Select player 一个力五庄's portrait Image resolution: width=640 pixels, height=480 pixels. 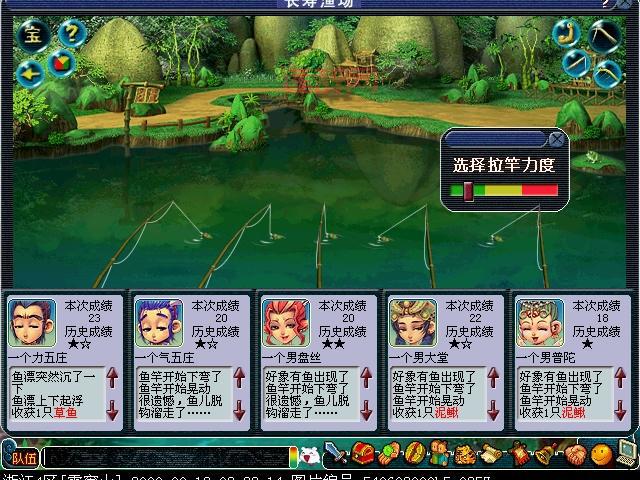point(32,321)
